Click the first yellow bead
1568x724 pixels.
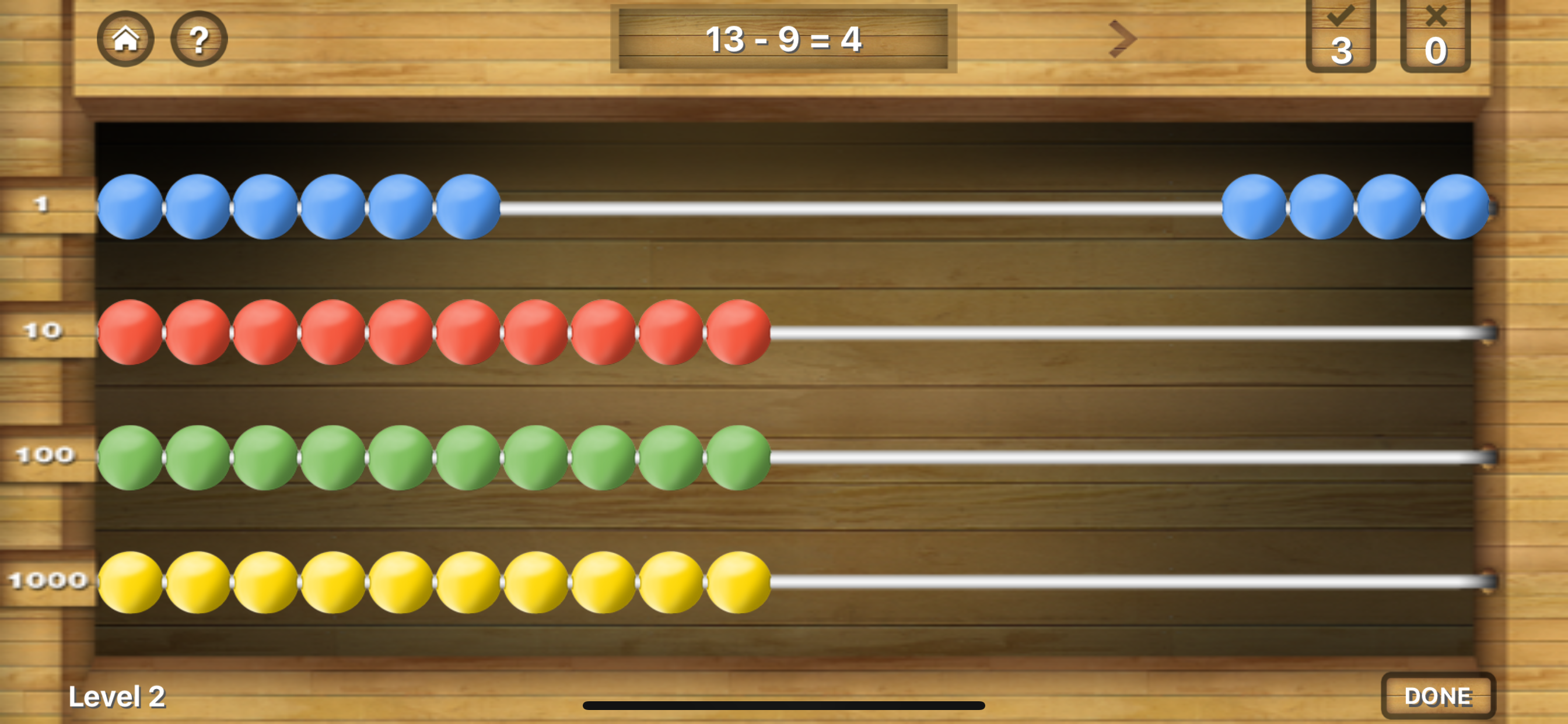pyautogui.click(x=131, y=581)
